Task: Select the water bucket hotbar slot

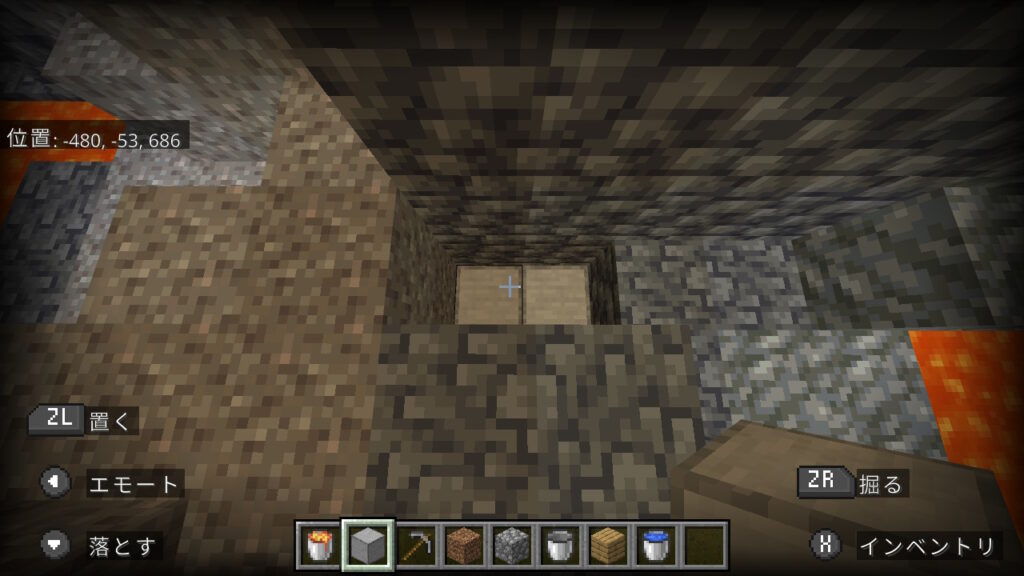Action: click(x=655, y=545)
